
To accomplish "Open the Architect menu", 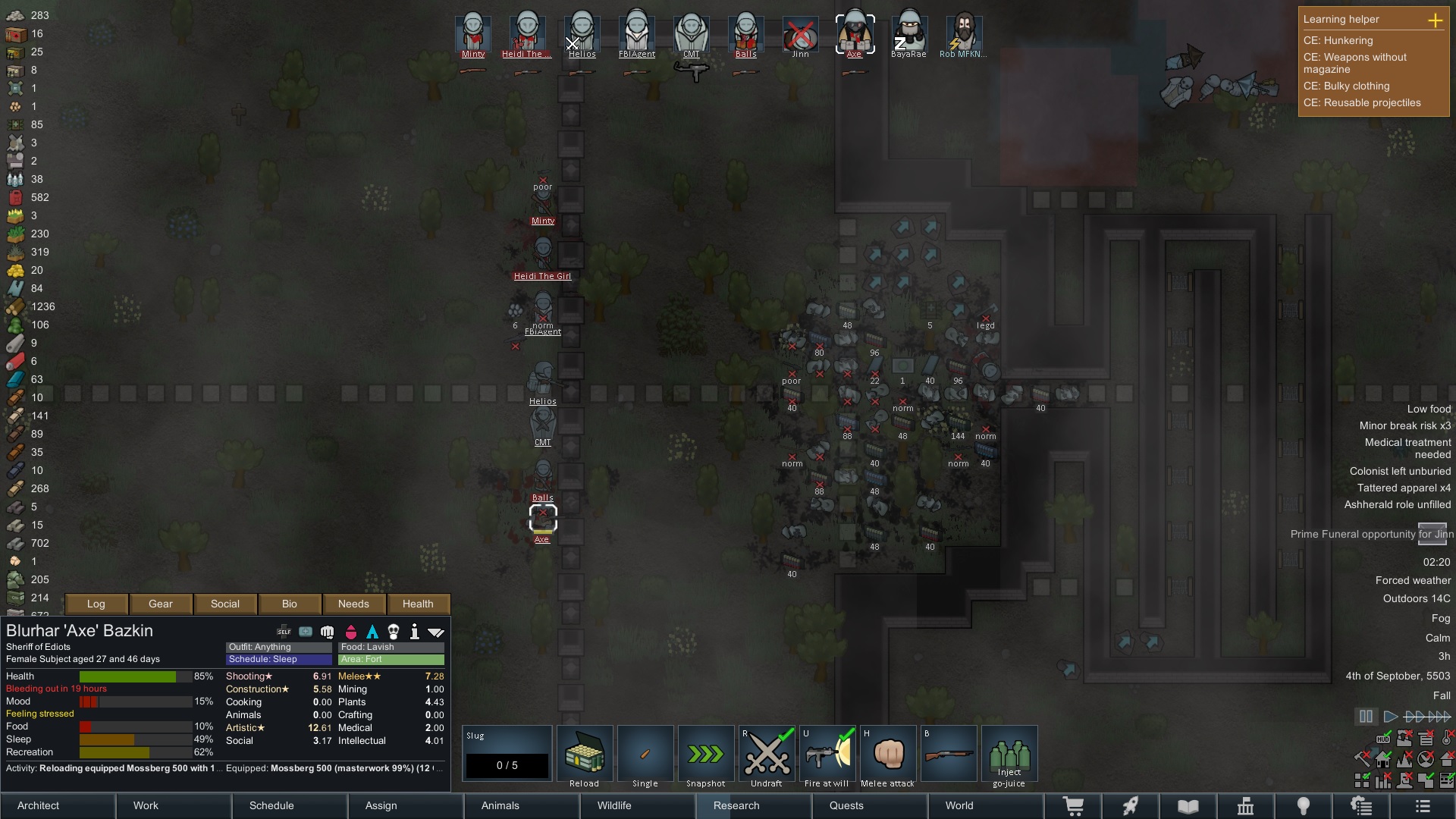I will point(38,805).
